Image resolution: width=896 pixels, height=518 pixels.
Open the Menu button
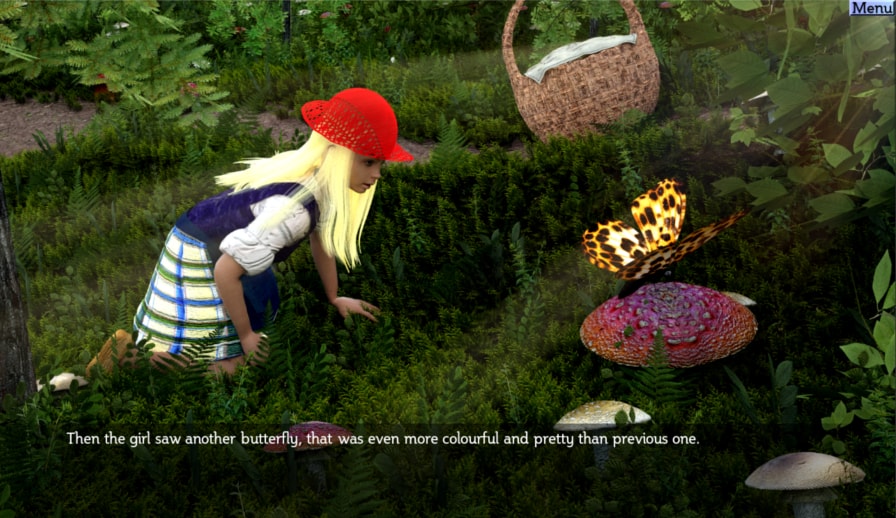[x=871, y=8]
